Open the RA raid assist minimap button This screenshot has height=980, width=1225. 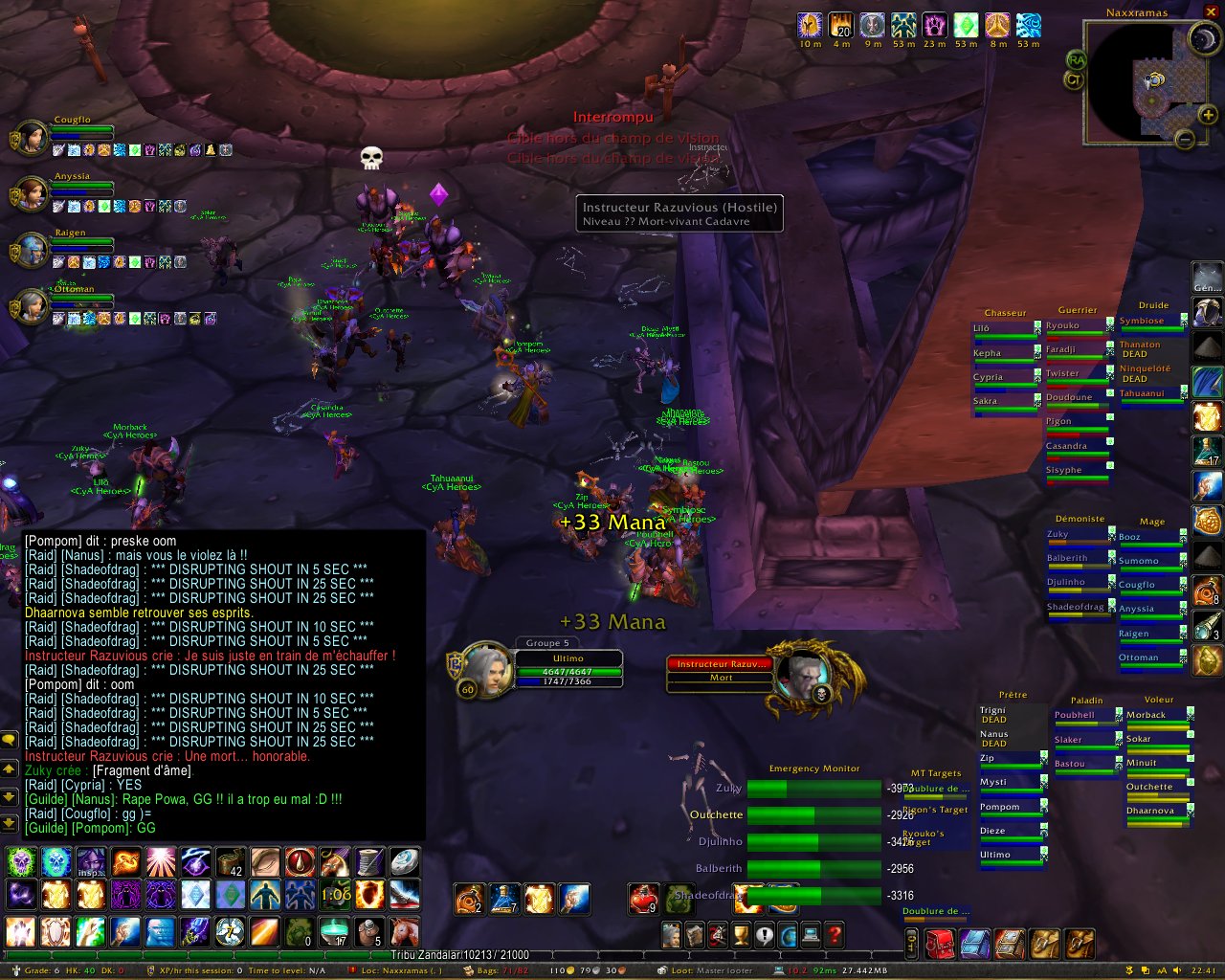tap(1077, 59)
